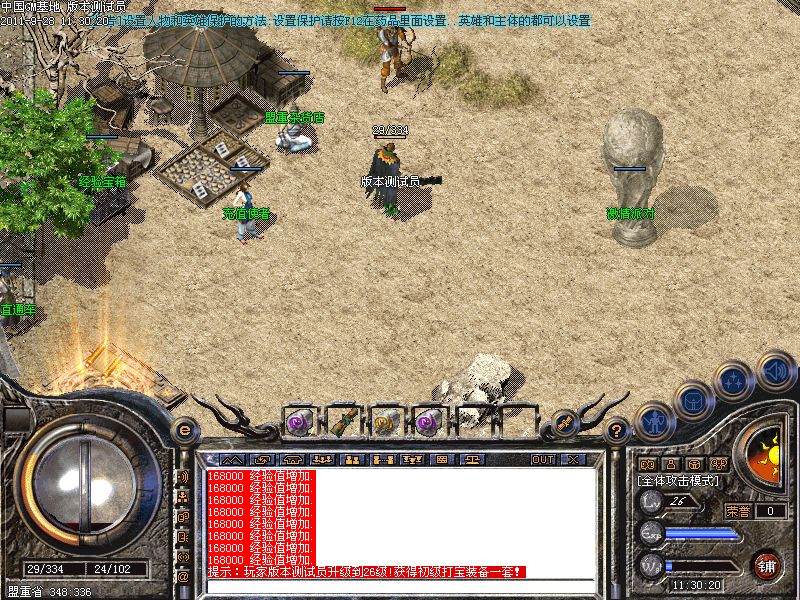Click the chat text input field
Viewport: 800px width, 600px height.
pos(400,585)
